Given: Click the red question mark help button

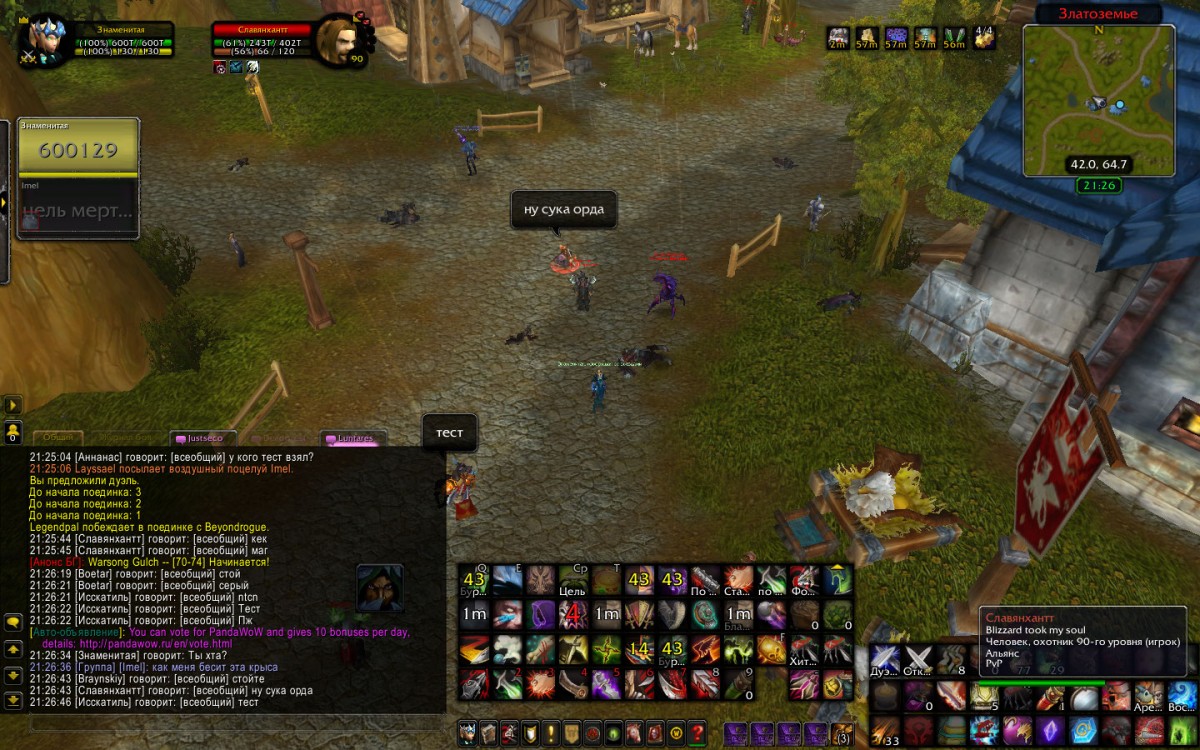Looking at the screenshot, I should pyautogui.click(x=699, y=733).
